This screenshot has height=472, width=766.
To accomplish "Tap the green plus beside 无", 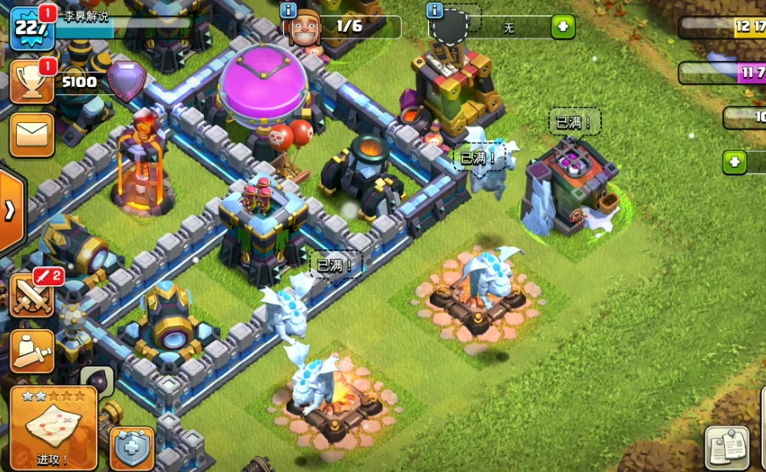I will coord(563,27).
